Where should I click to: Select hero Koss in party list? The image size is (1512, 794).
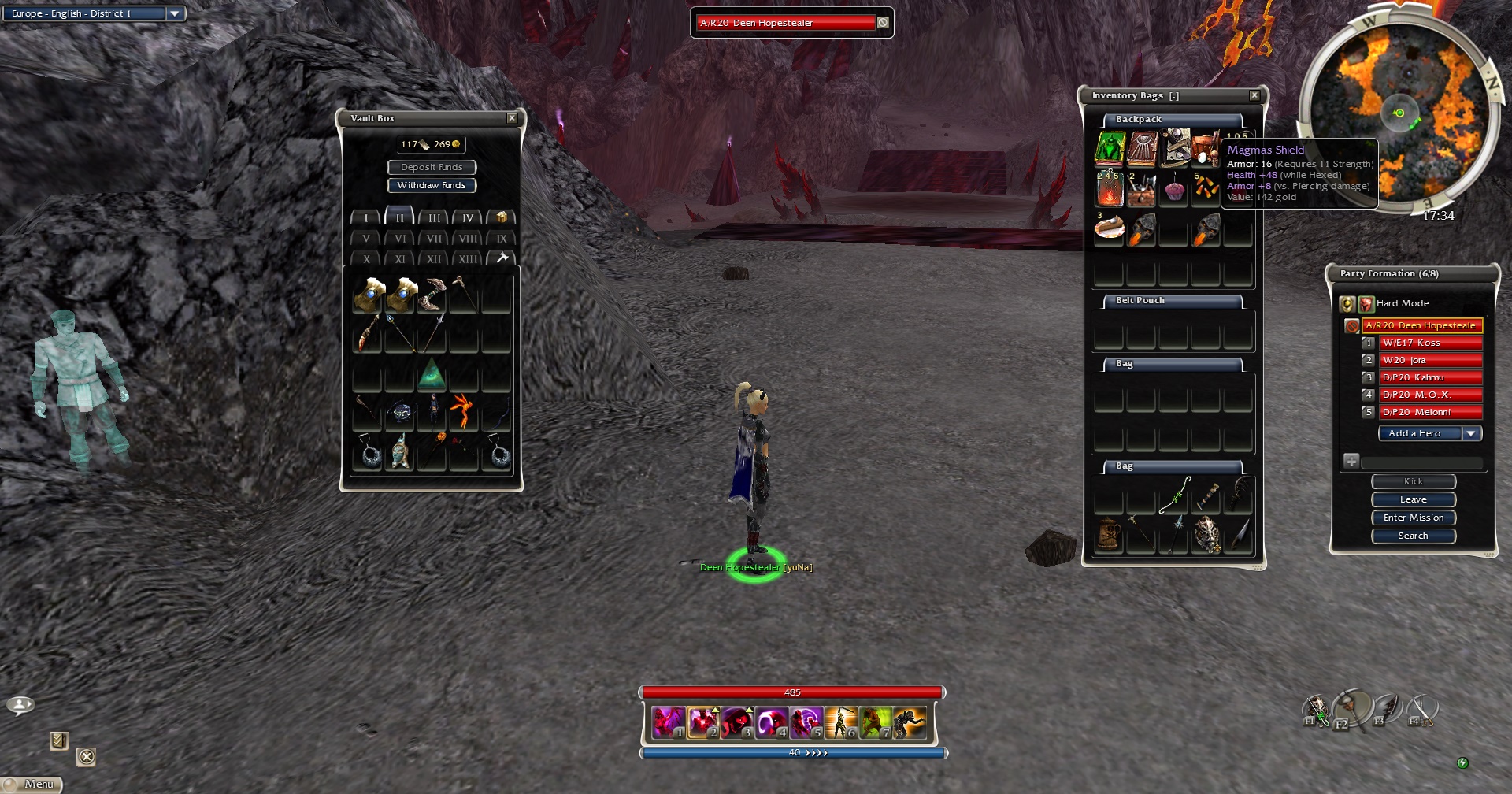click(1431, 343)
